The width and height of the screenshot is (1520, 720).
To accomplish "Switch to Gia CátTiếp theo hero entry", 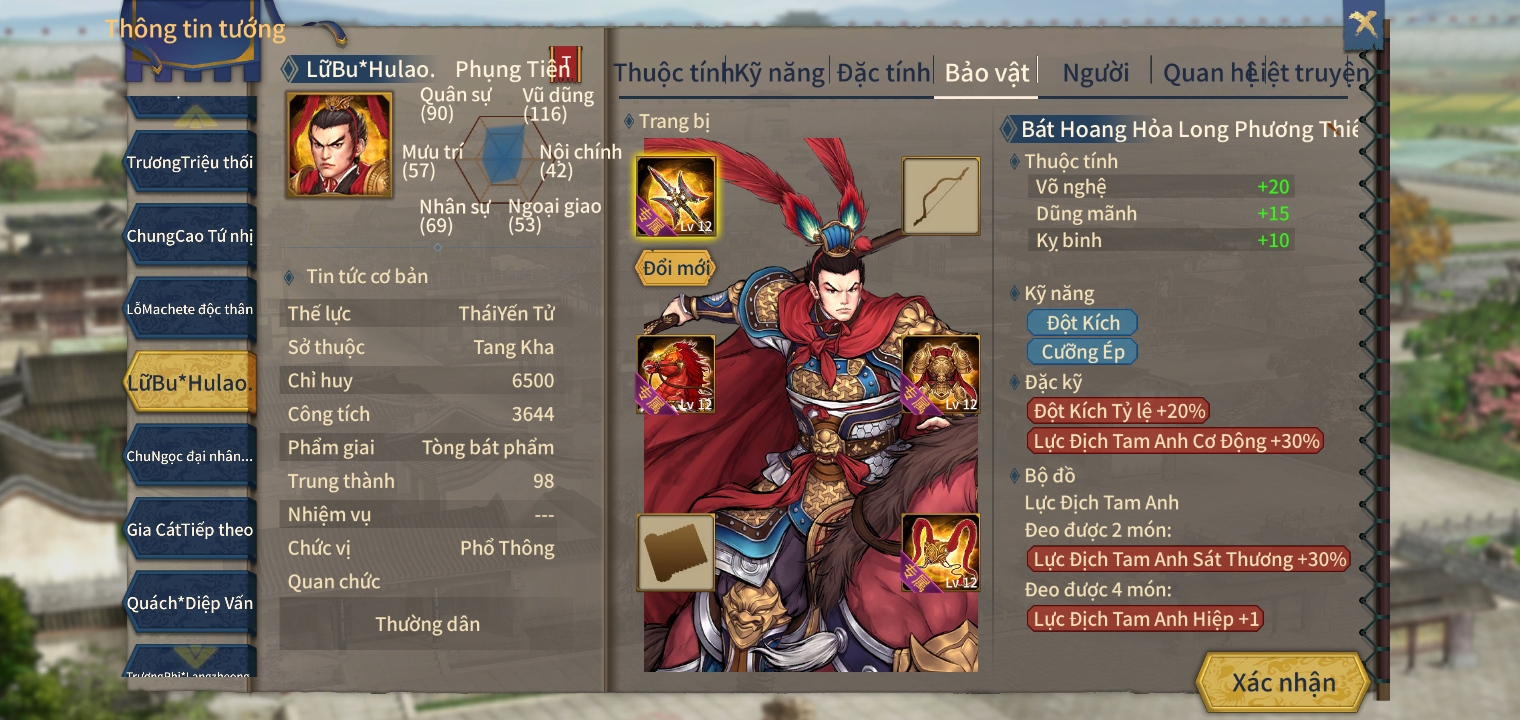I will click(190, 529).
